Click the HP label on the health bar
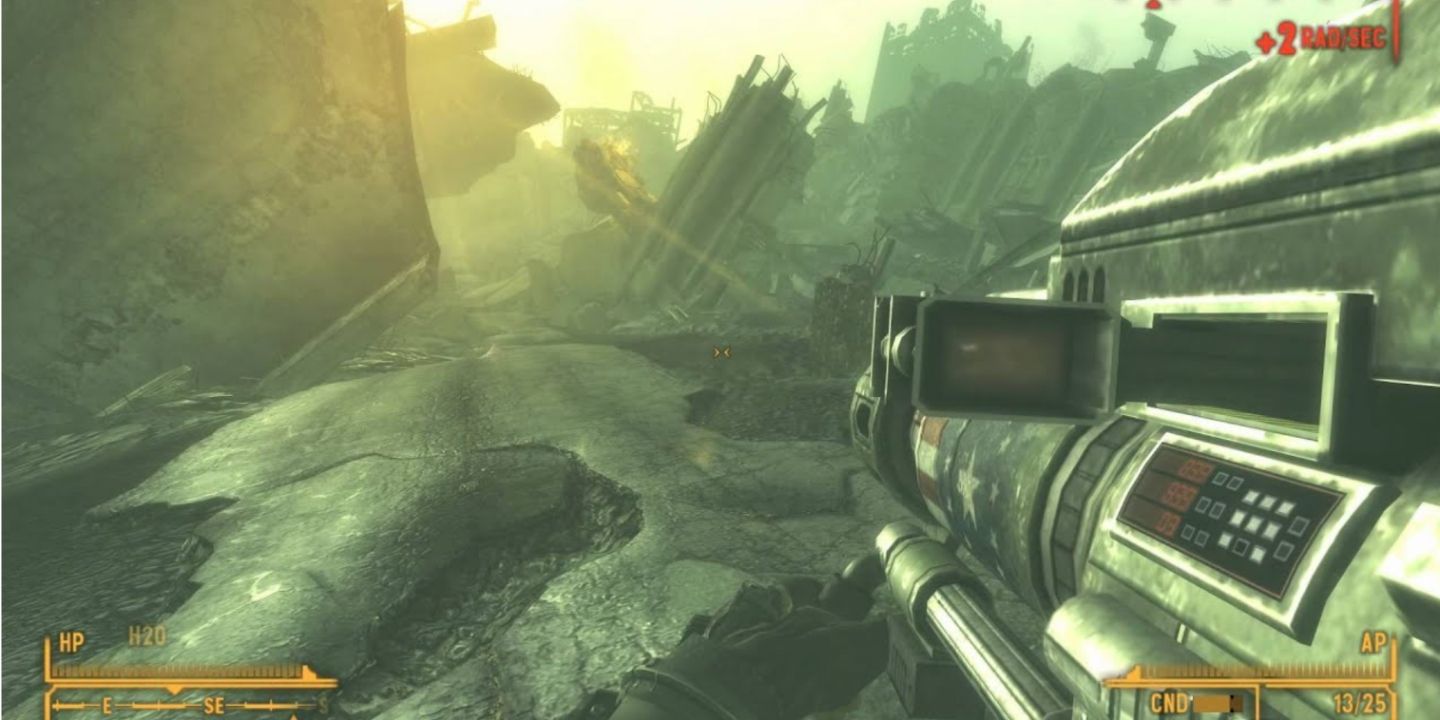 (72, 639)
